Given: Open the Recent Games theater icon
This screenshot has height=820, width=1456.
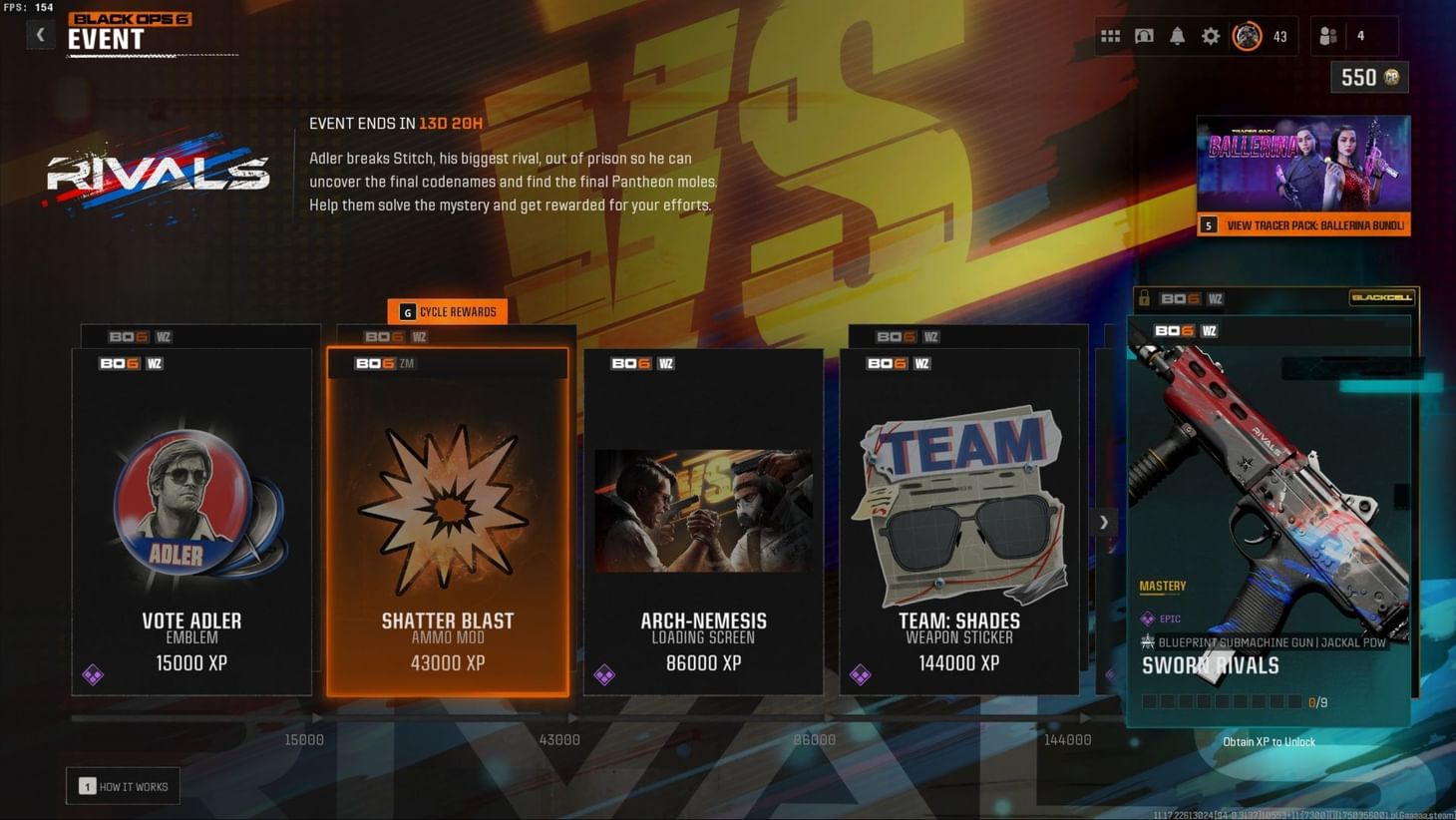Looking at the screenshot, I should click(1144, 36).
